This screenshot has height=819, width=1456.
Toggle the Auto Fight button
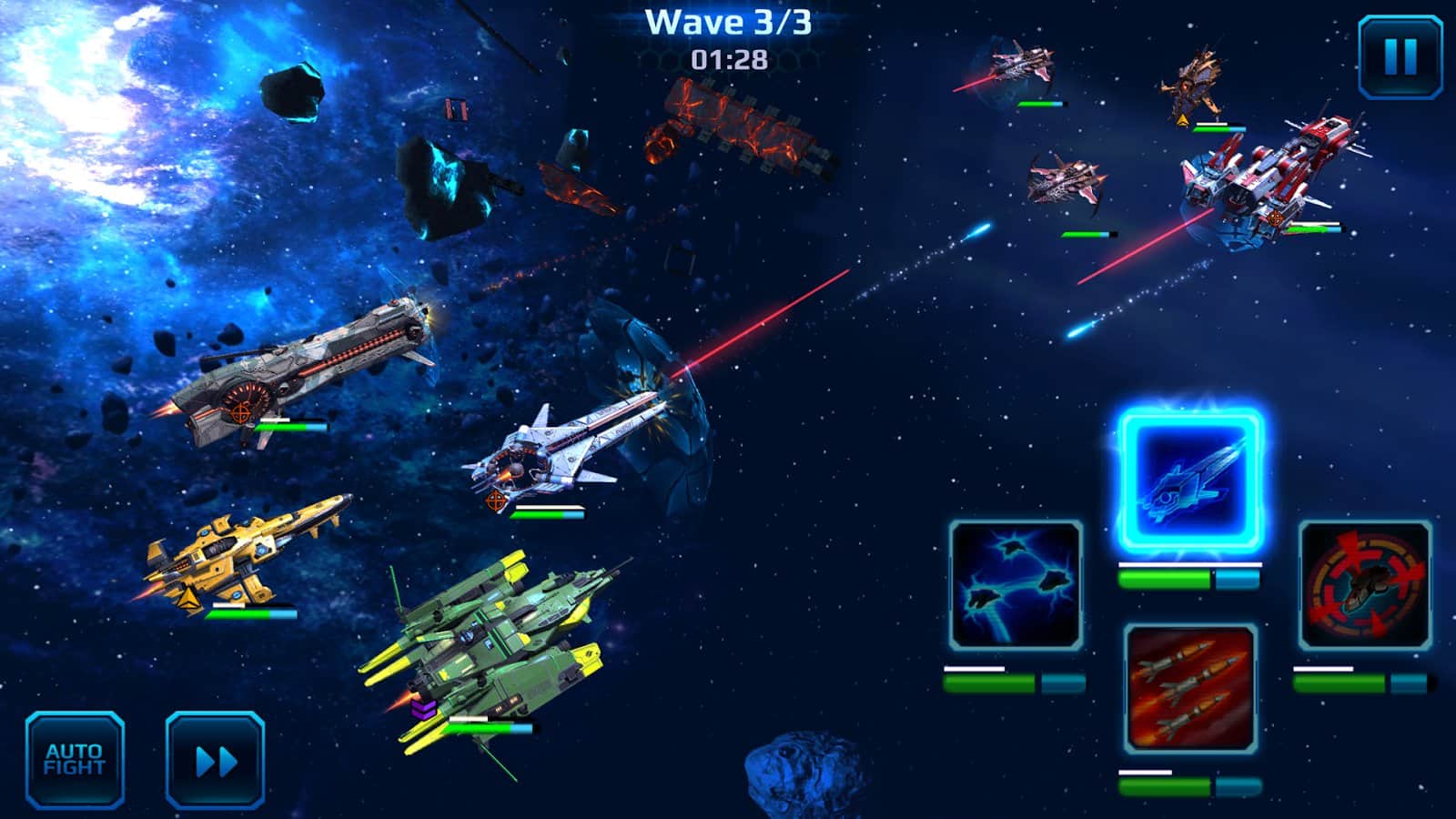(x=75, y=760)
